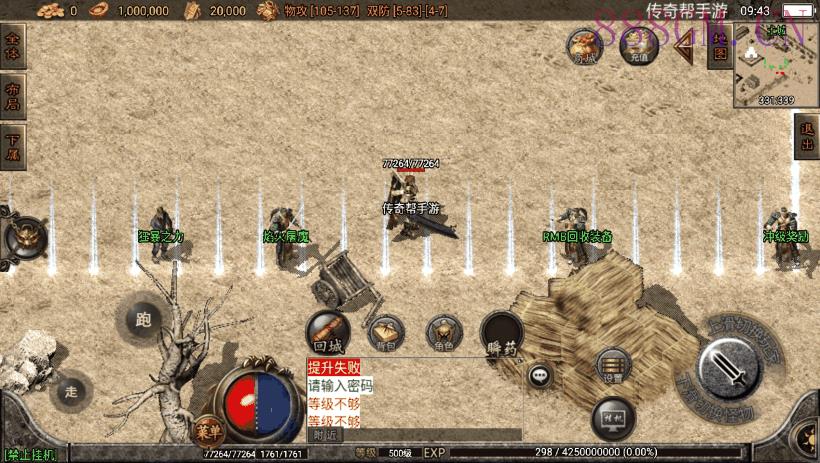Click the treasure bag icon beside 充值
The width and height of the screenshot is (820, 463).
pyautogui.click(x=584, y=46)
